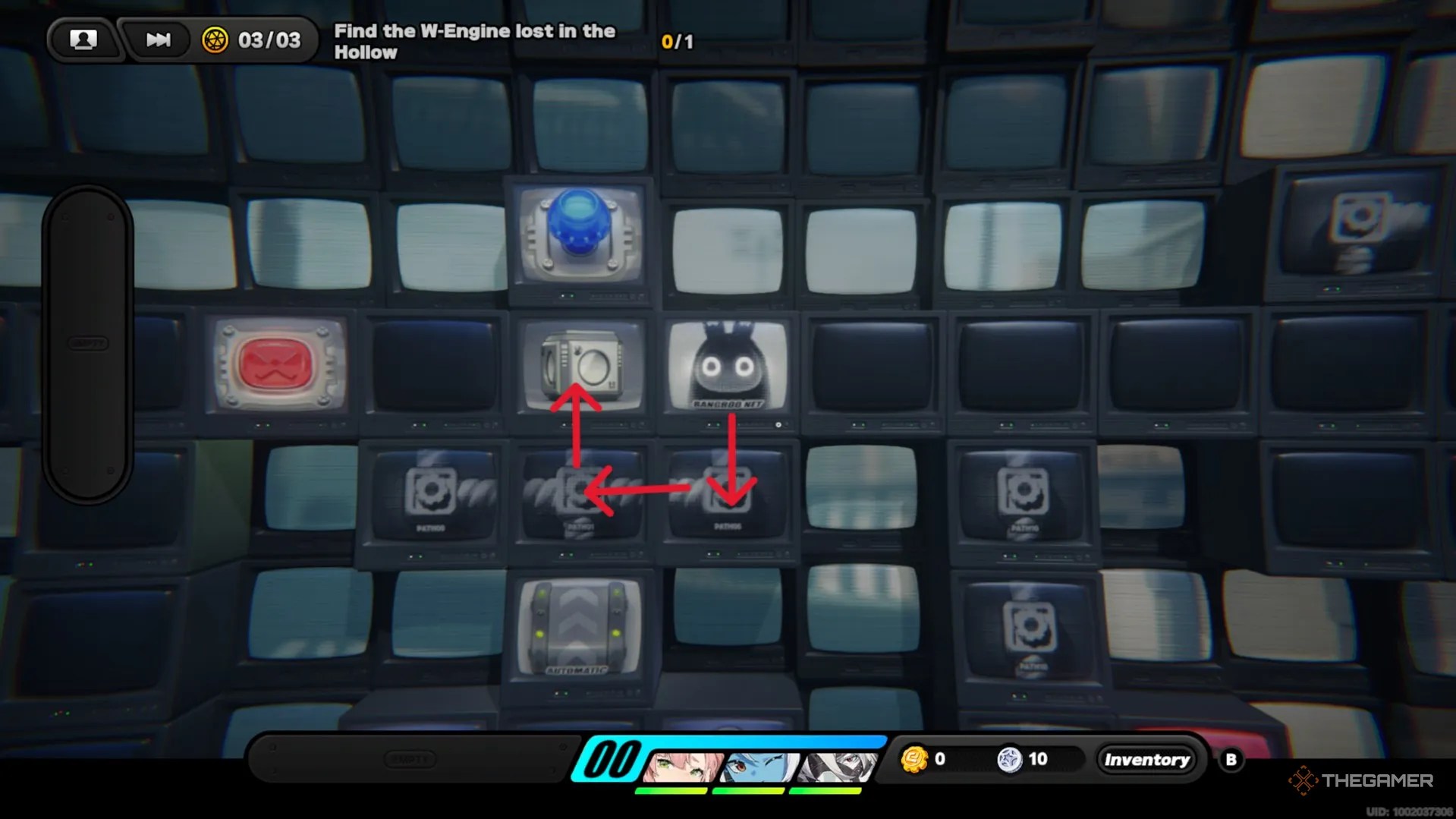Click the gear token icon next to 10
The height and width of the screenshot is (819, 1456).
pos(1011,758)
